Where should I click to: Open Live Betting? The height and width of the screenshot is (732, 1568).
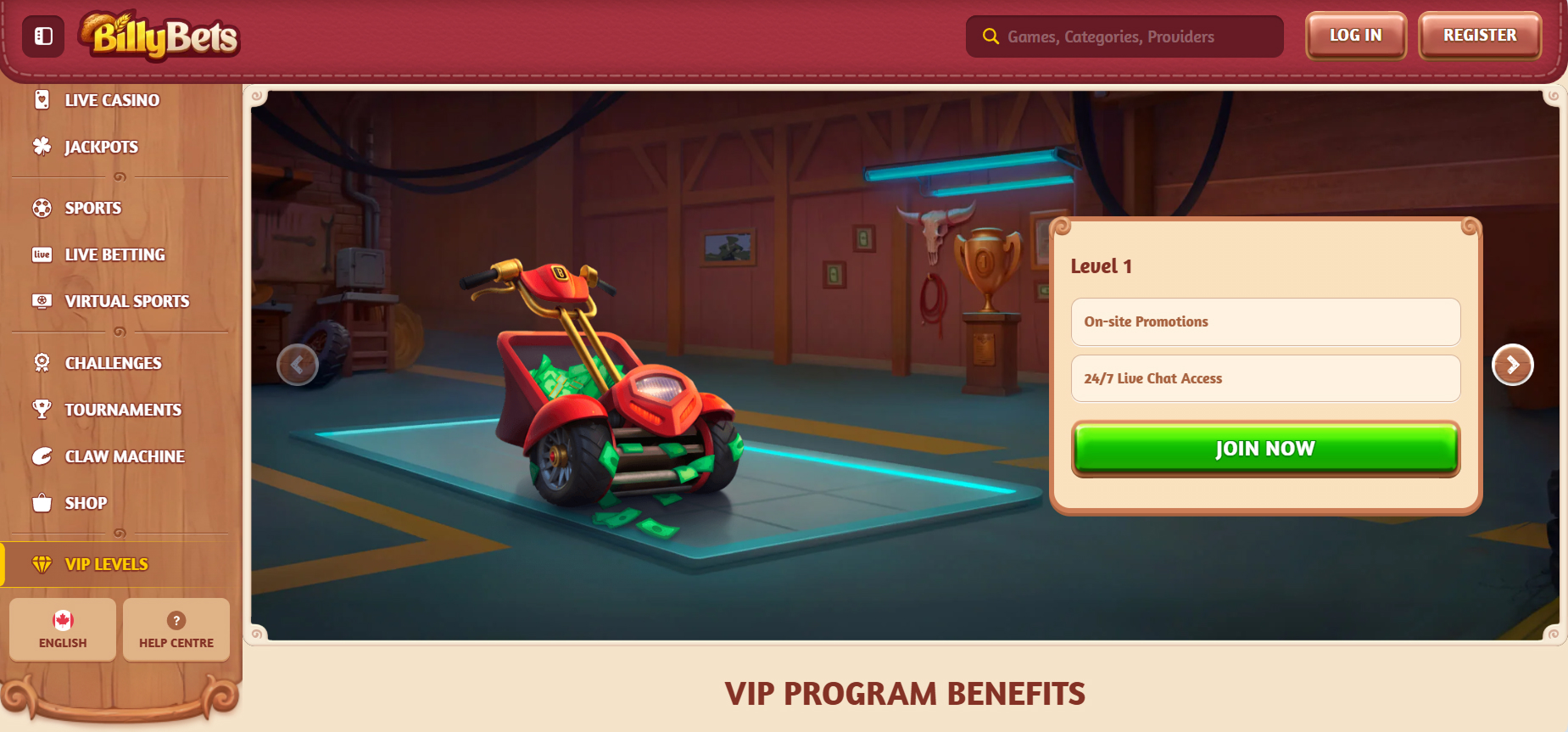[114, 254]
